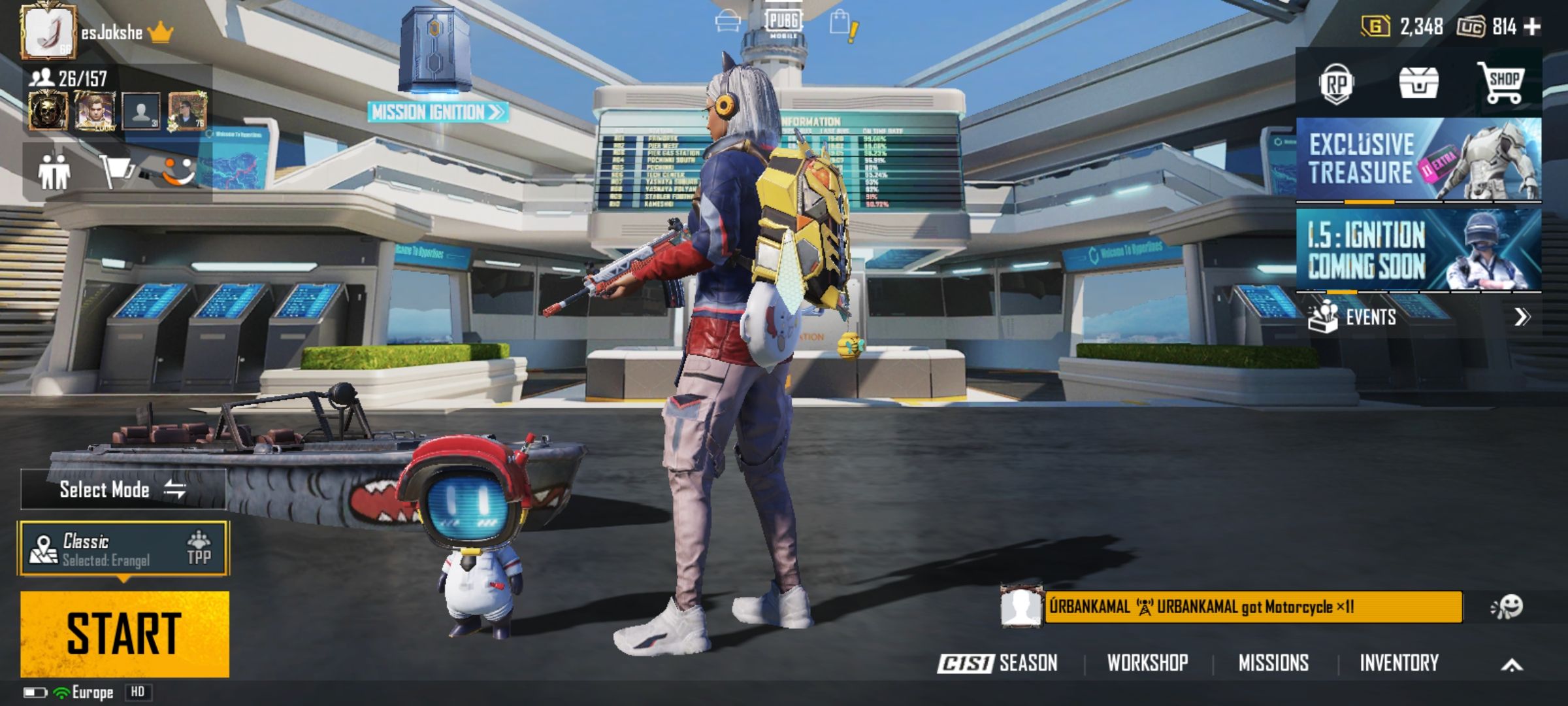Add UC with the plus button

pyautogui.click(x=1532, y=27)
